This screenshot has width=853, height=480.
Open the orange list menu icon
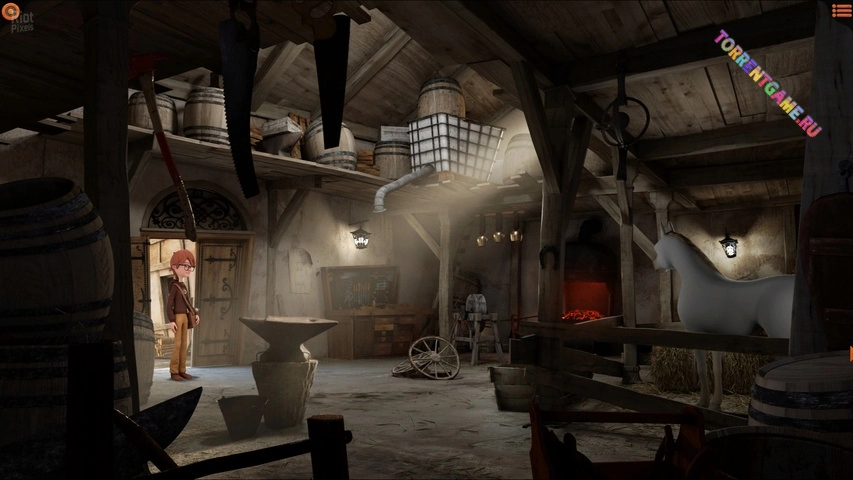coord(842,11)
